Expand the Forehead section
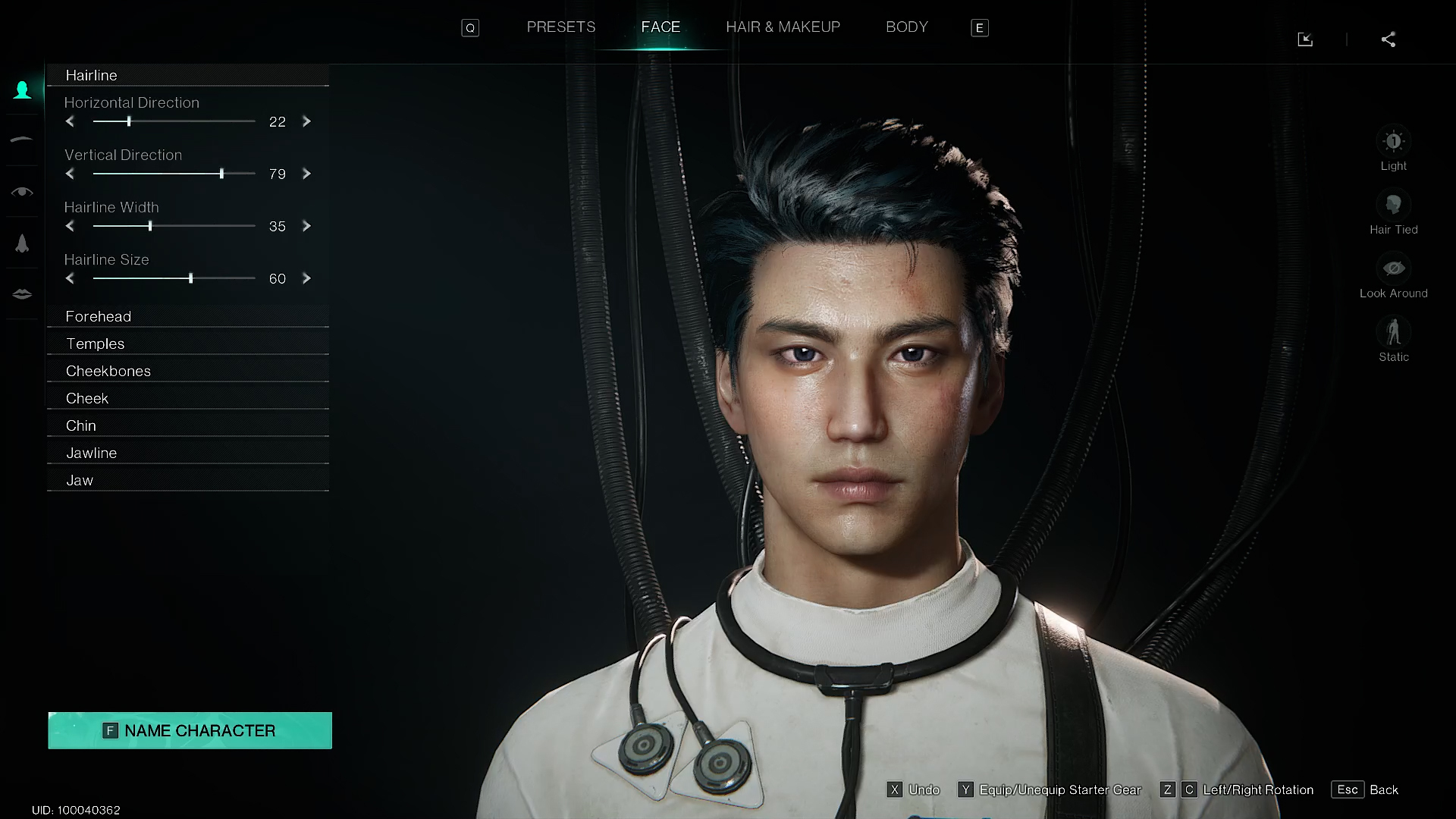Image resolution: width=1456 pixels, height=819 pixels. pos(187,316)
